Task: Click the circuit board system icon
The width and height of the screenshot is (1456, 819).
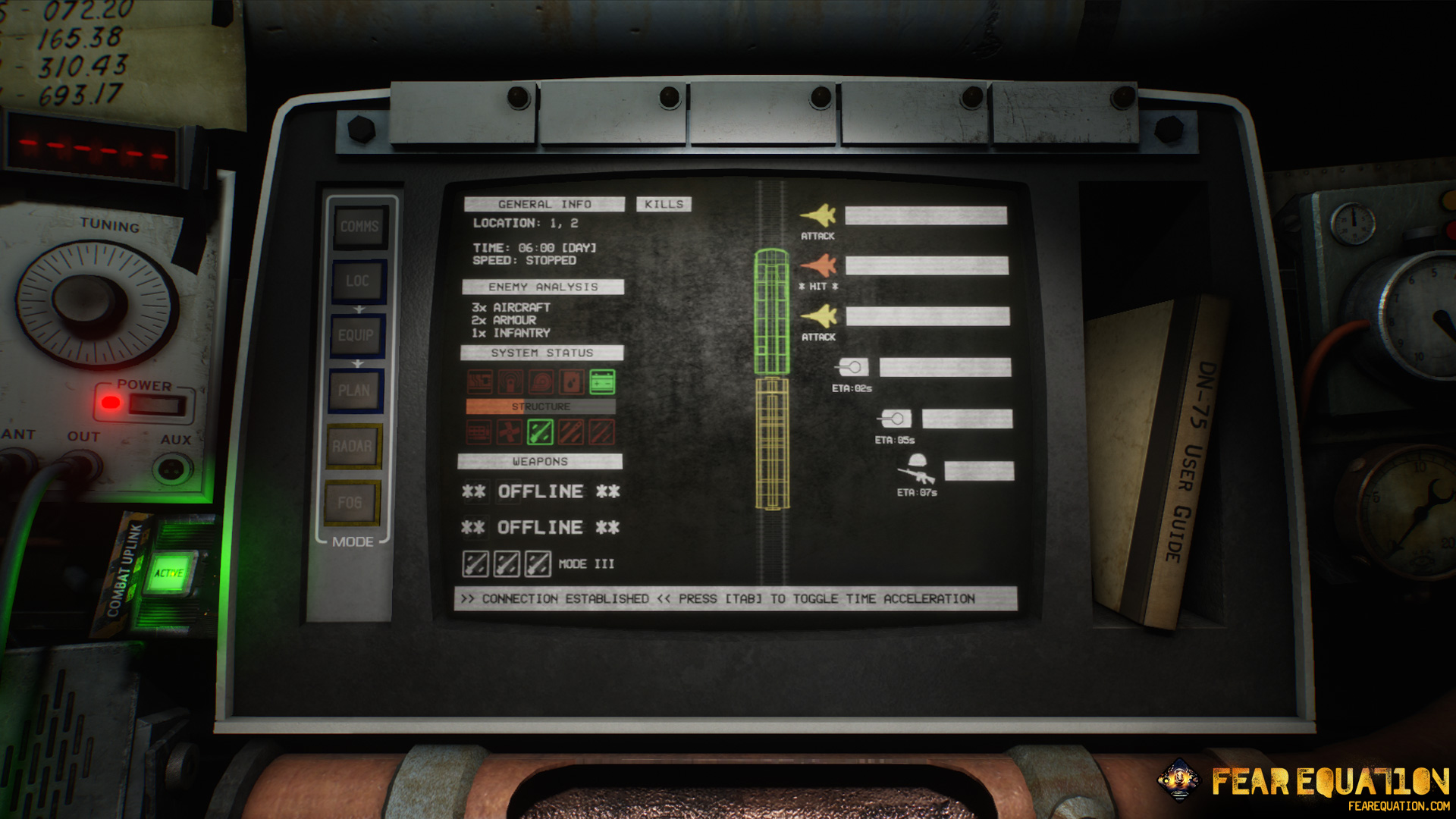Action: point(480,381)
